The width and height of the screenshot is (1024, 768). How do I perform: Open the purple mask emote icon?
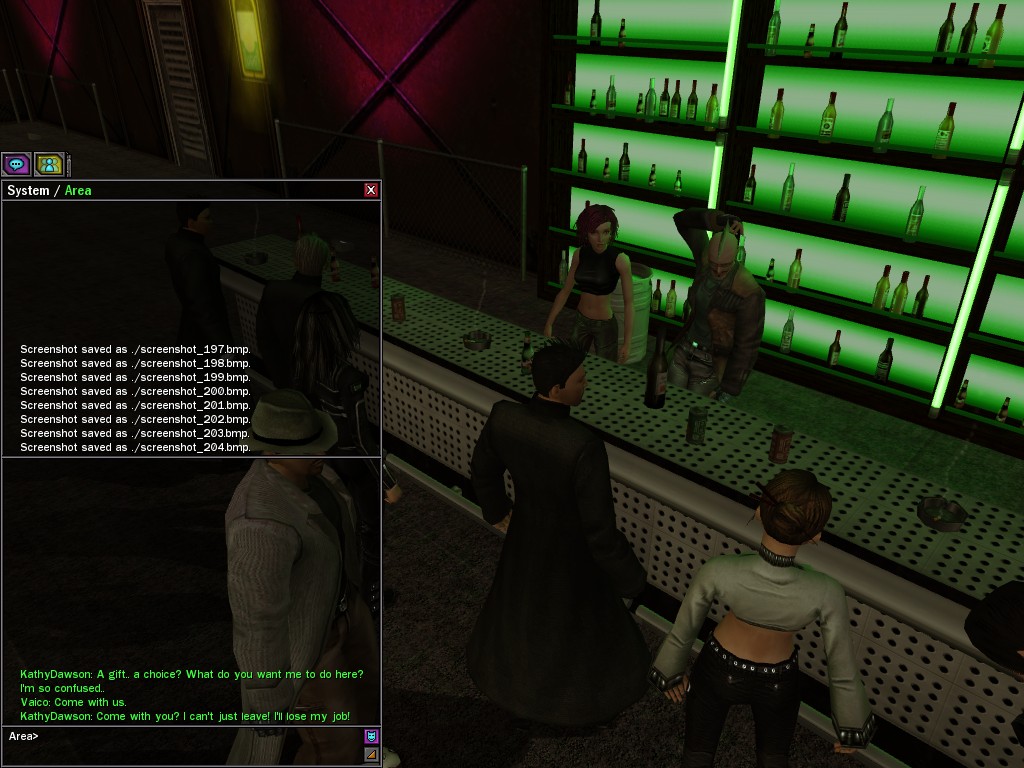pyautogui.click(x=371, y=737)
